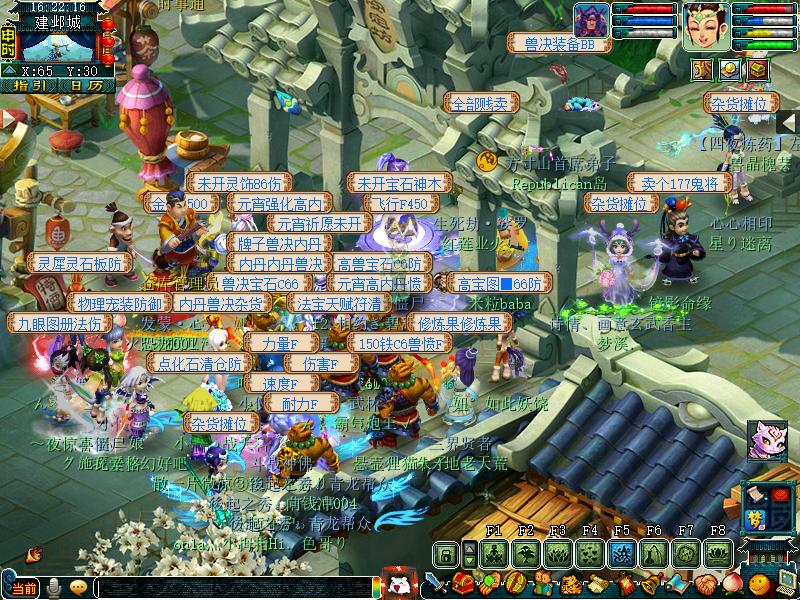Activate the highlighted F5 skill

click(621, 553)
